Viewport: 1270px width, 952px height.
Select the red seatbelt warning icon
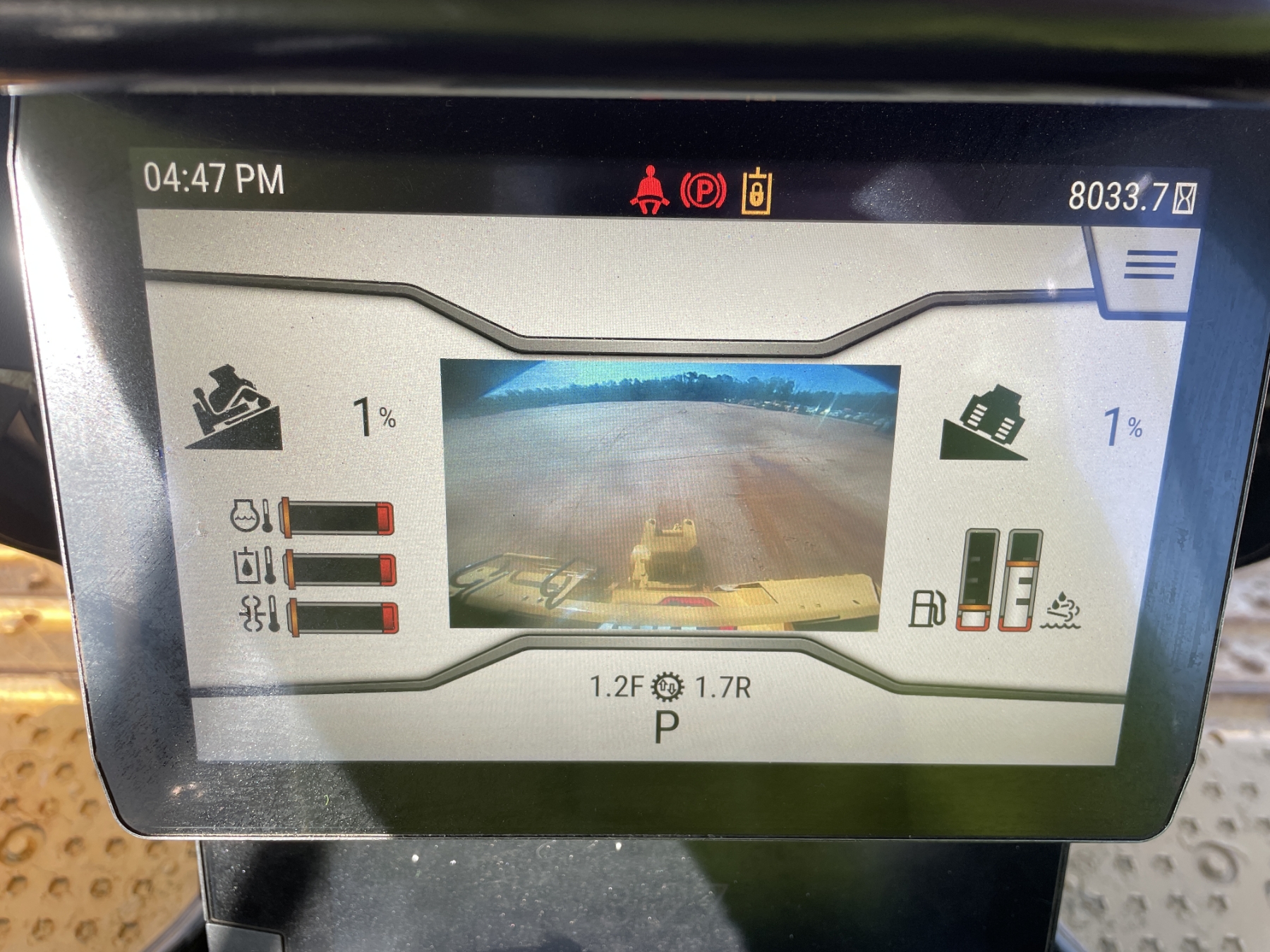point(649,190)
